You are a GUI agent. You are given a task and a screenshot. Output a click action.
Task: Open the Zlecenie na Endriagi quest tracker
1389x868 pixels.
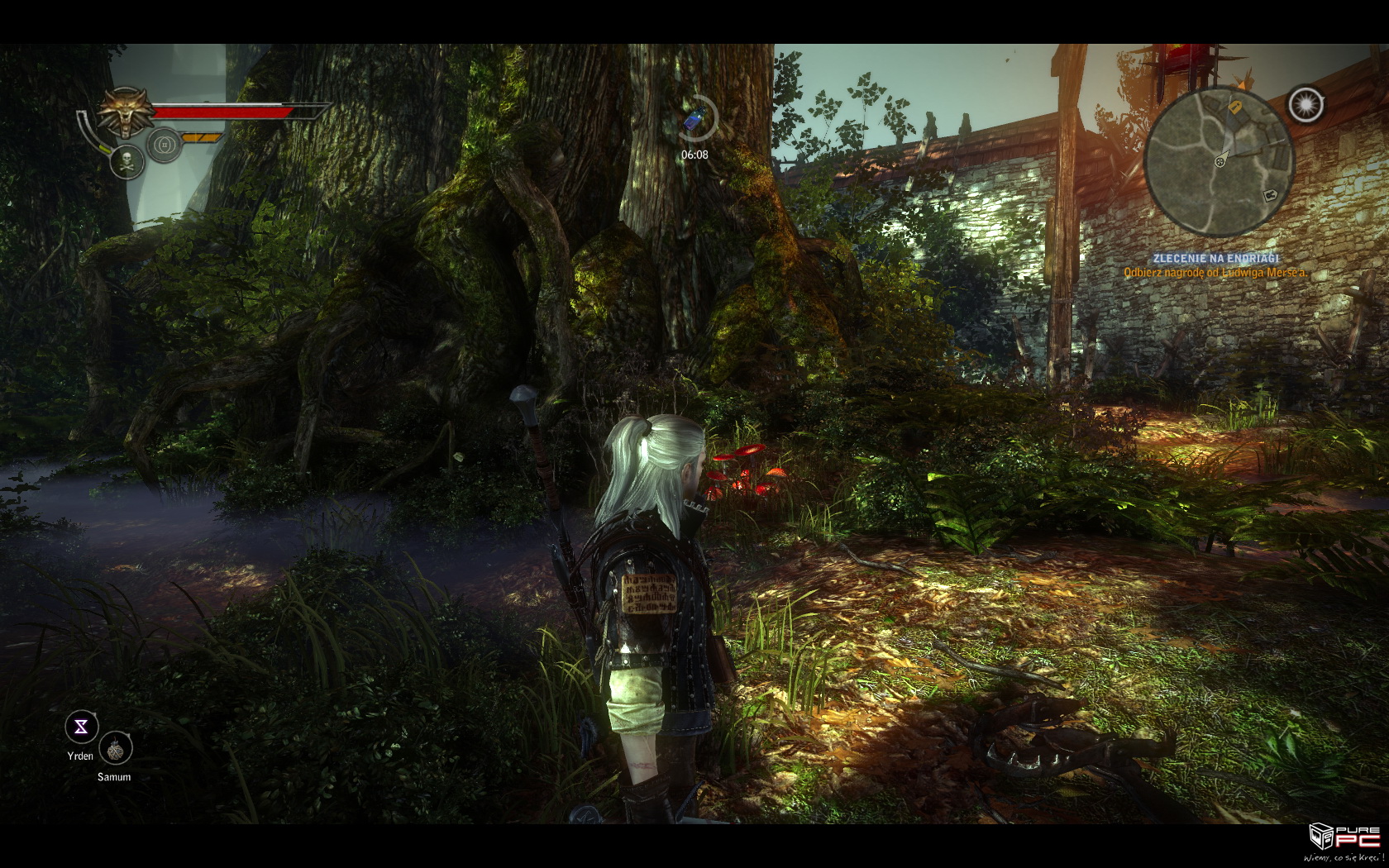point(1215,259)
